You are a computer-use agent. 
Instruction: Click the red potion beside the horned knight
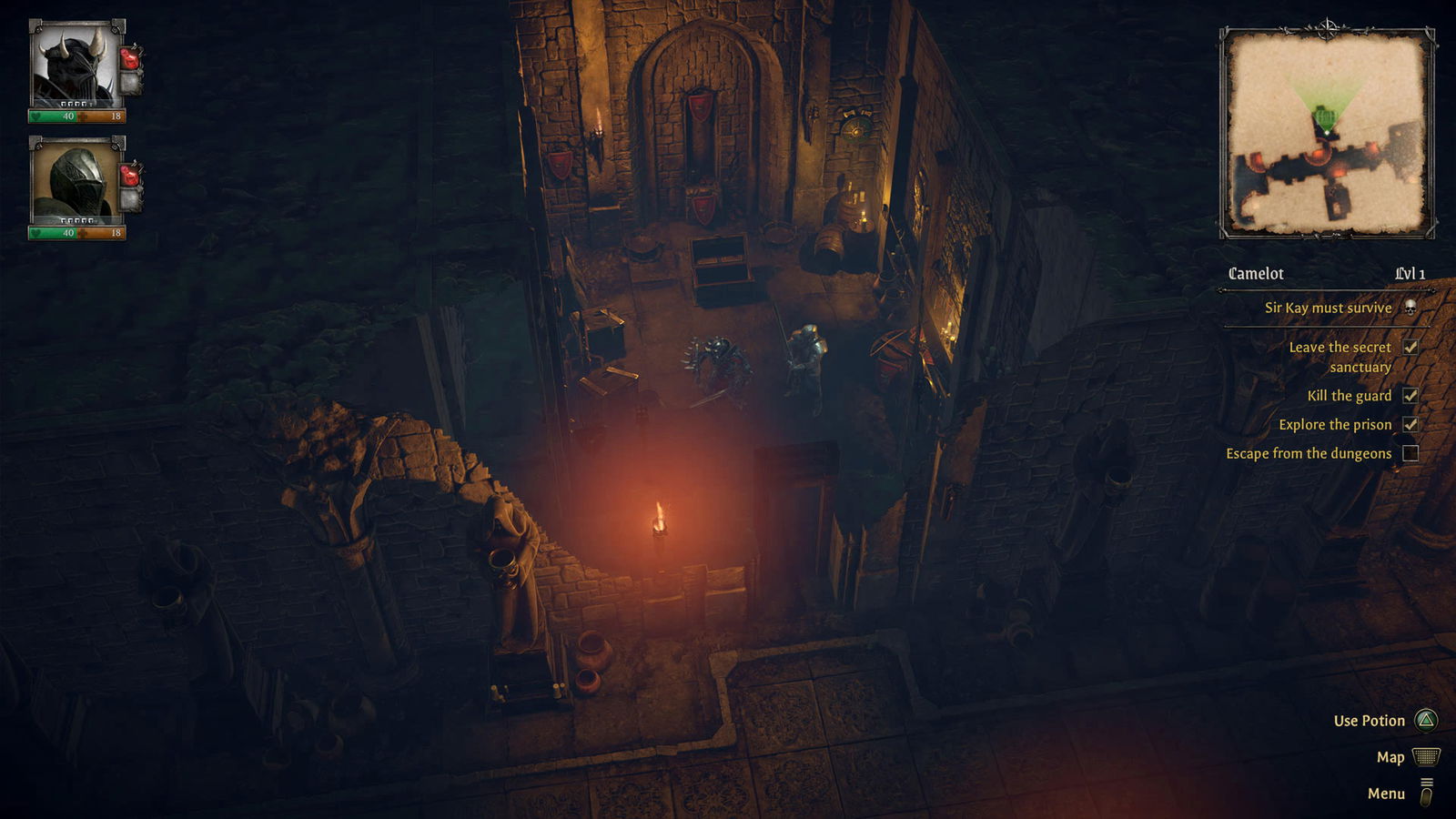coord(131,57)
